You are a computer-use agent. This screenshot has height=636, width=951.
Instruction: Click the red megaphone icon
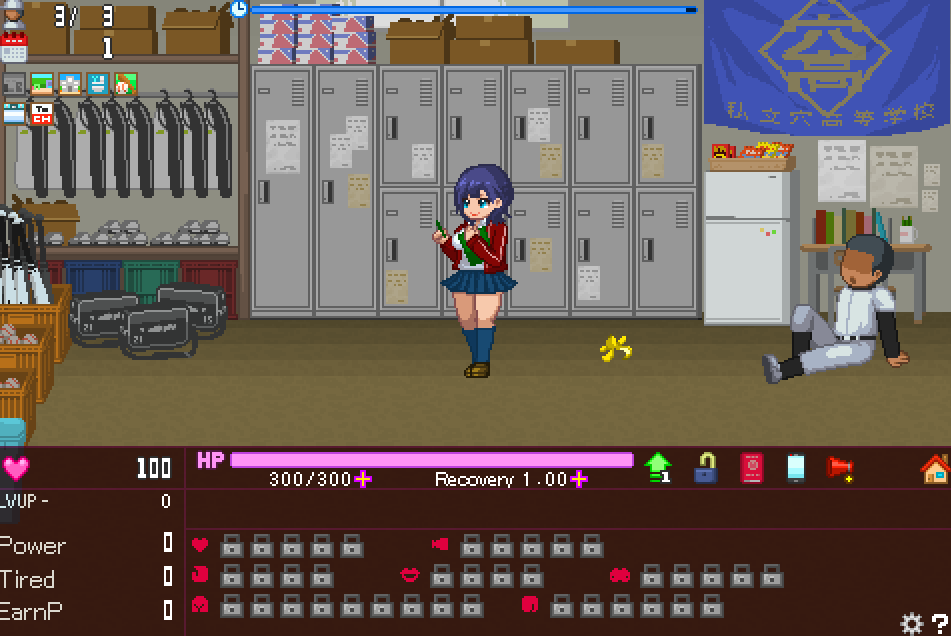pyautogui.click(x=840, y=467)
